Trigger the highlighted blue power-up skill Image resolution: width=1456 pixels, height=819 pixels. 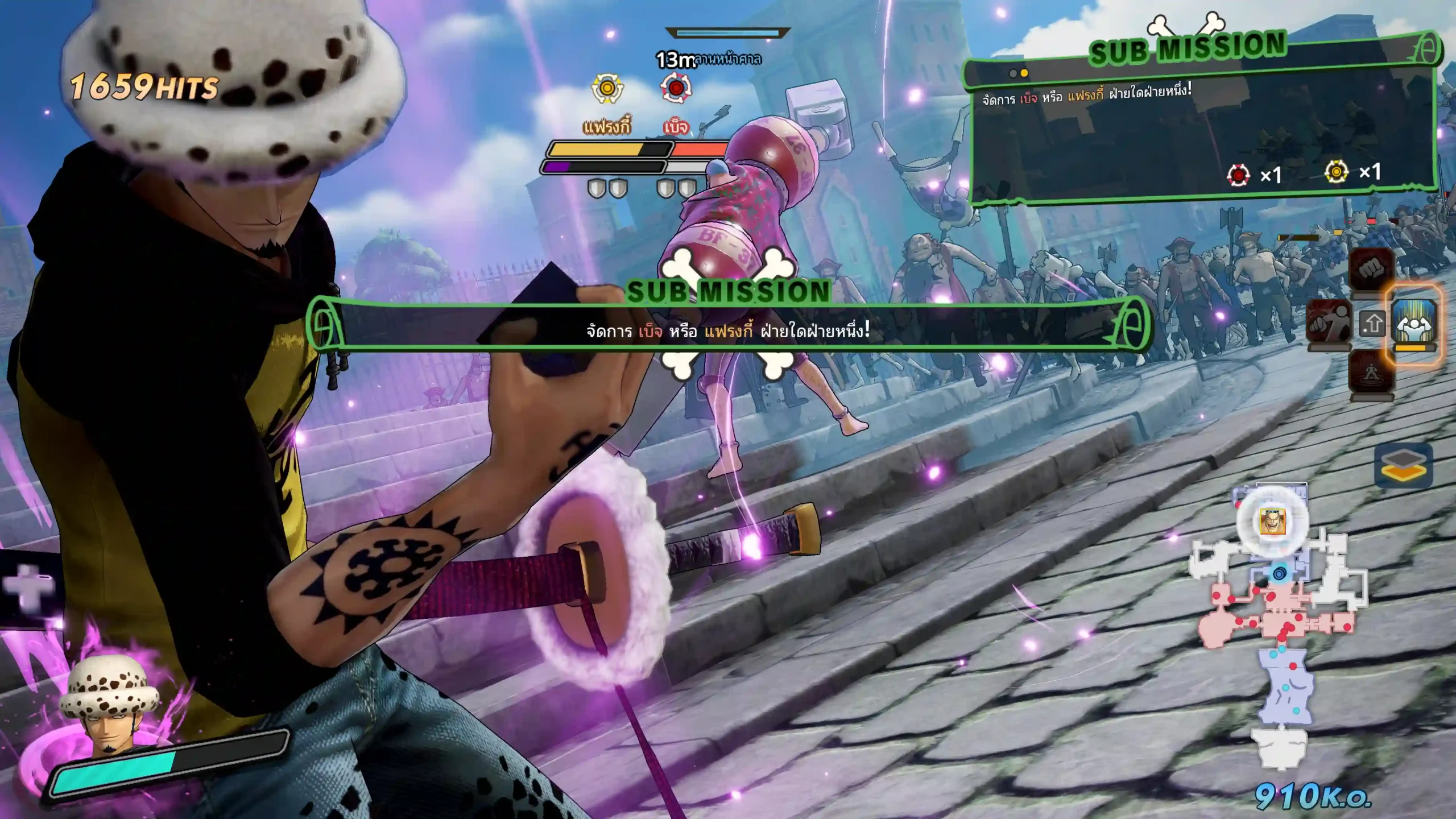pos(1414,323)
